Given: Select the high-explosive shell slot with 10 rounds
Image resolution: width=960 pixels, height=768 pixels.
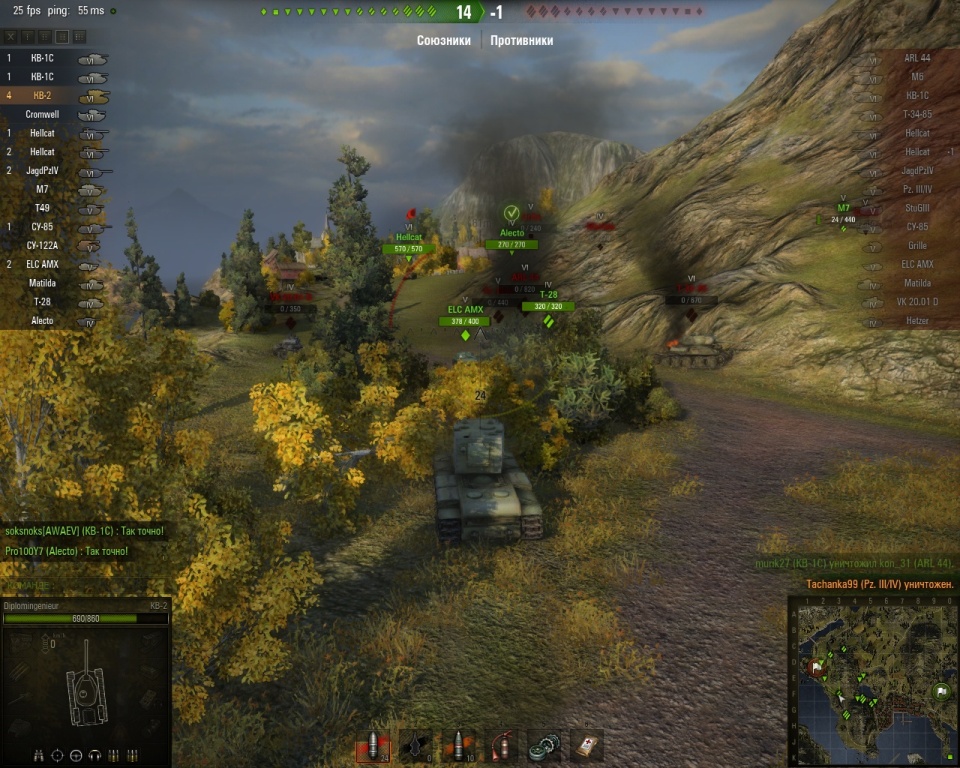Looking at the screenshot, I should (458, 745).
